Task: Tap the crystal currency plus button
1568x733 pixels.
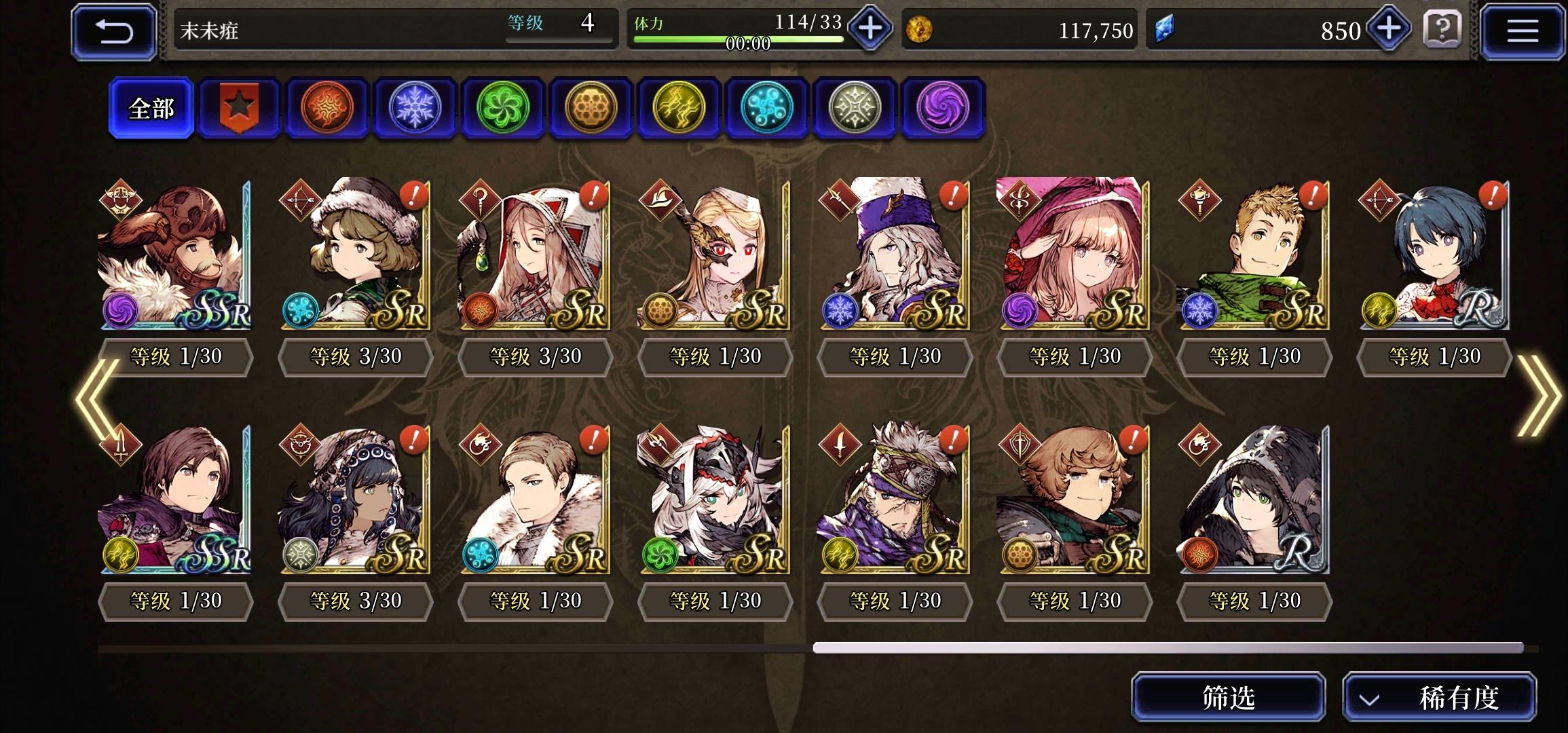Action: coord(1387,29)
